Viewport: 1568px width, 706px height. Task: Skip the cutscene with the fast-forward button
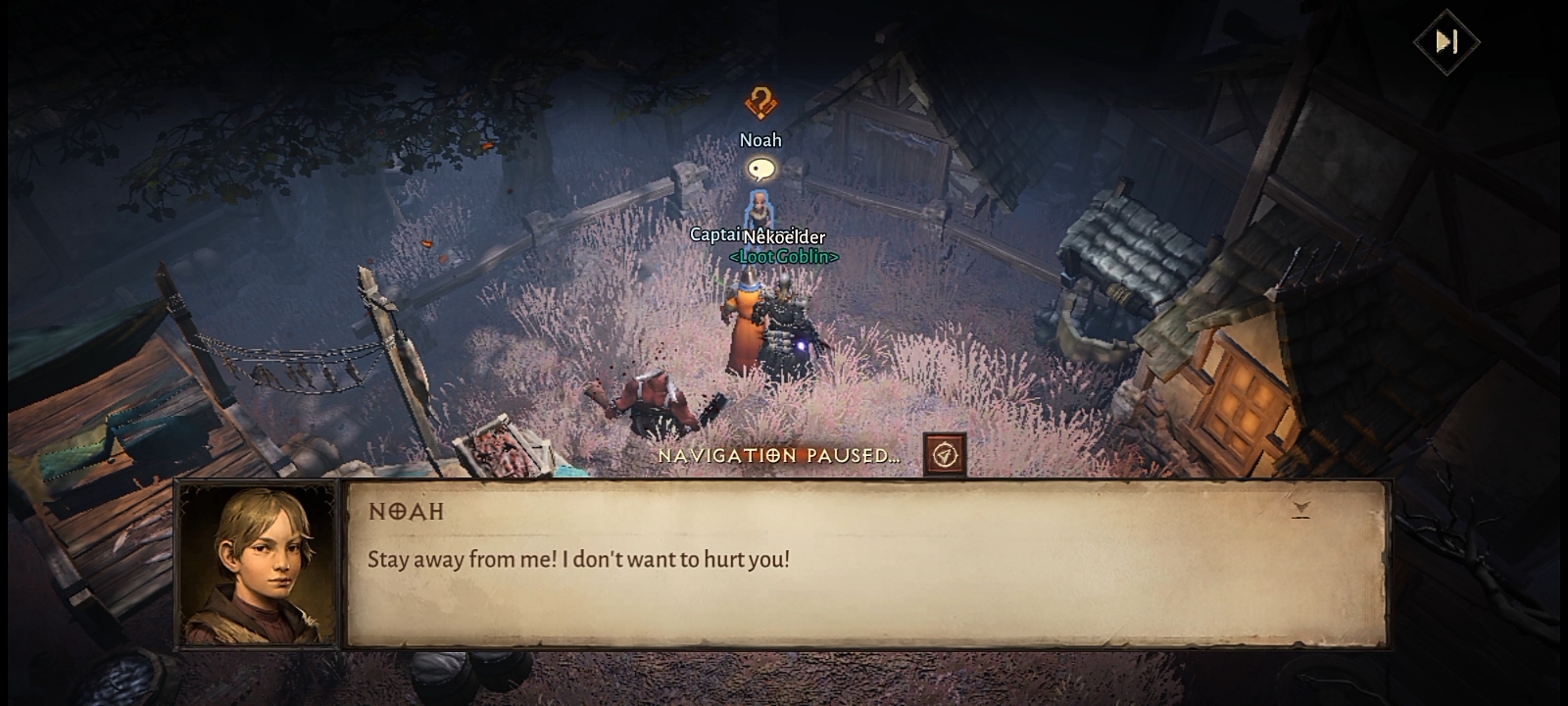click(1445, 42)
